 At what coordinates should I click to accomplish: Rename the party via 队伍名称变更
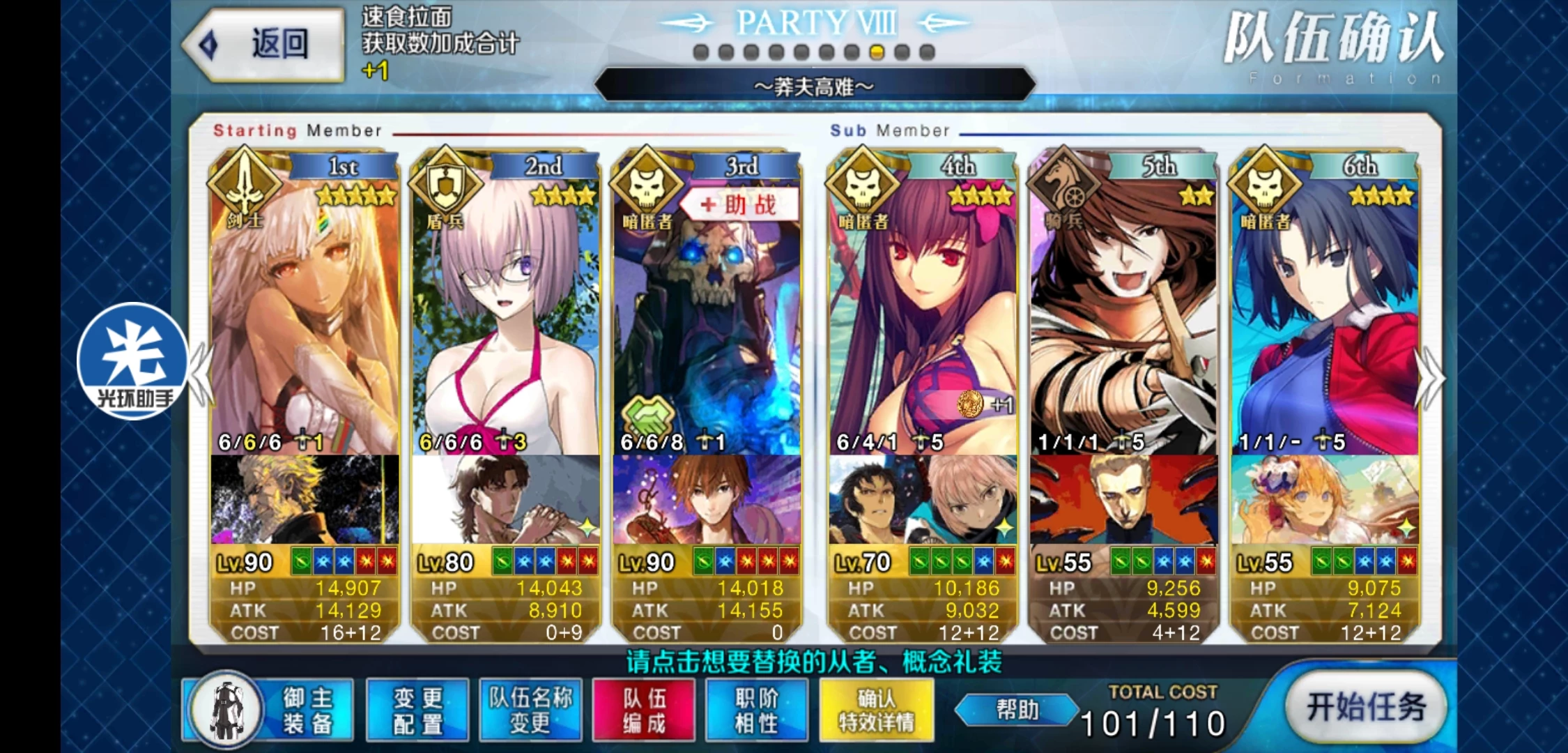(x=530, y=710)
